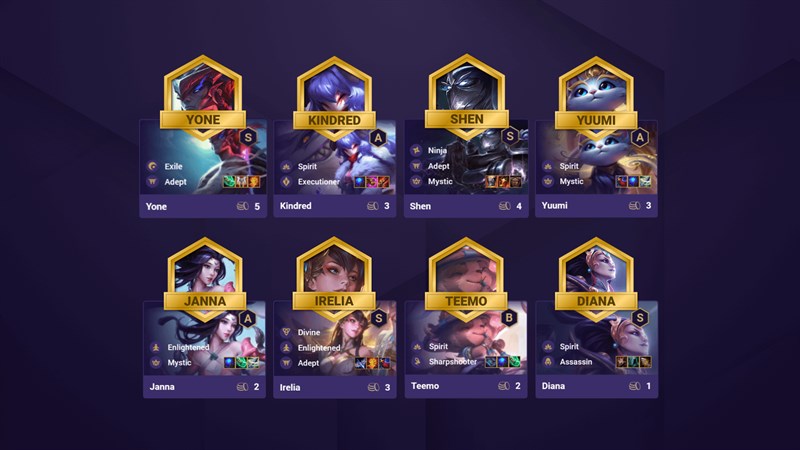Show Kindred's Executioner trait
Image resolution: width=800 pixels, height=450 pixels.
point(321,182)
